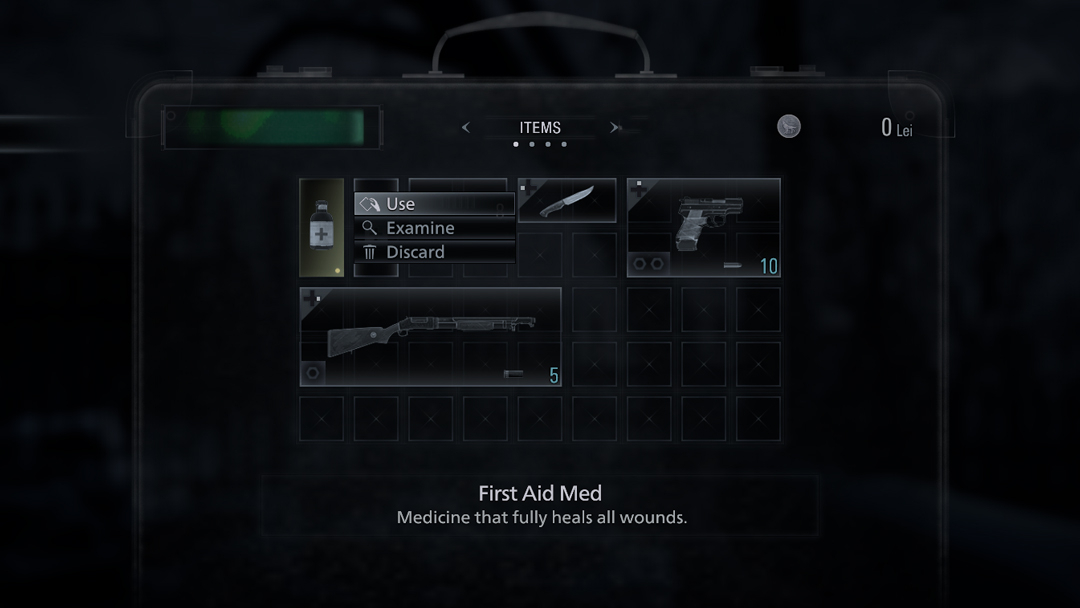Go to next inventory page with right arrow
This screenshot has width=1080, height=608.
pos(615,128)
